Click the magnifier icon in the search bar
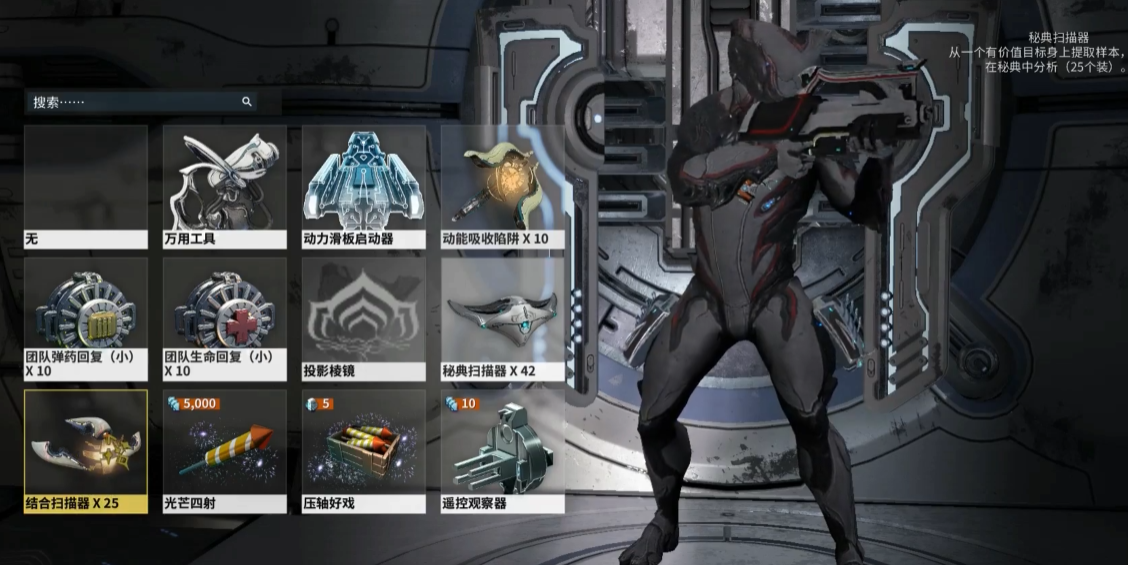The height and width of the screenshot is (565, 1128). [247, 102]
